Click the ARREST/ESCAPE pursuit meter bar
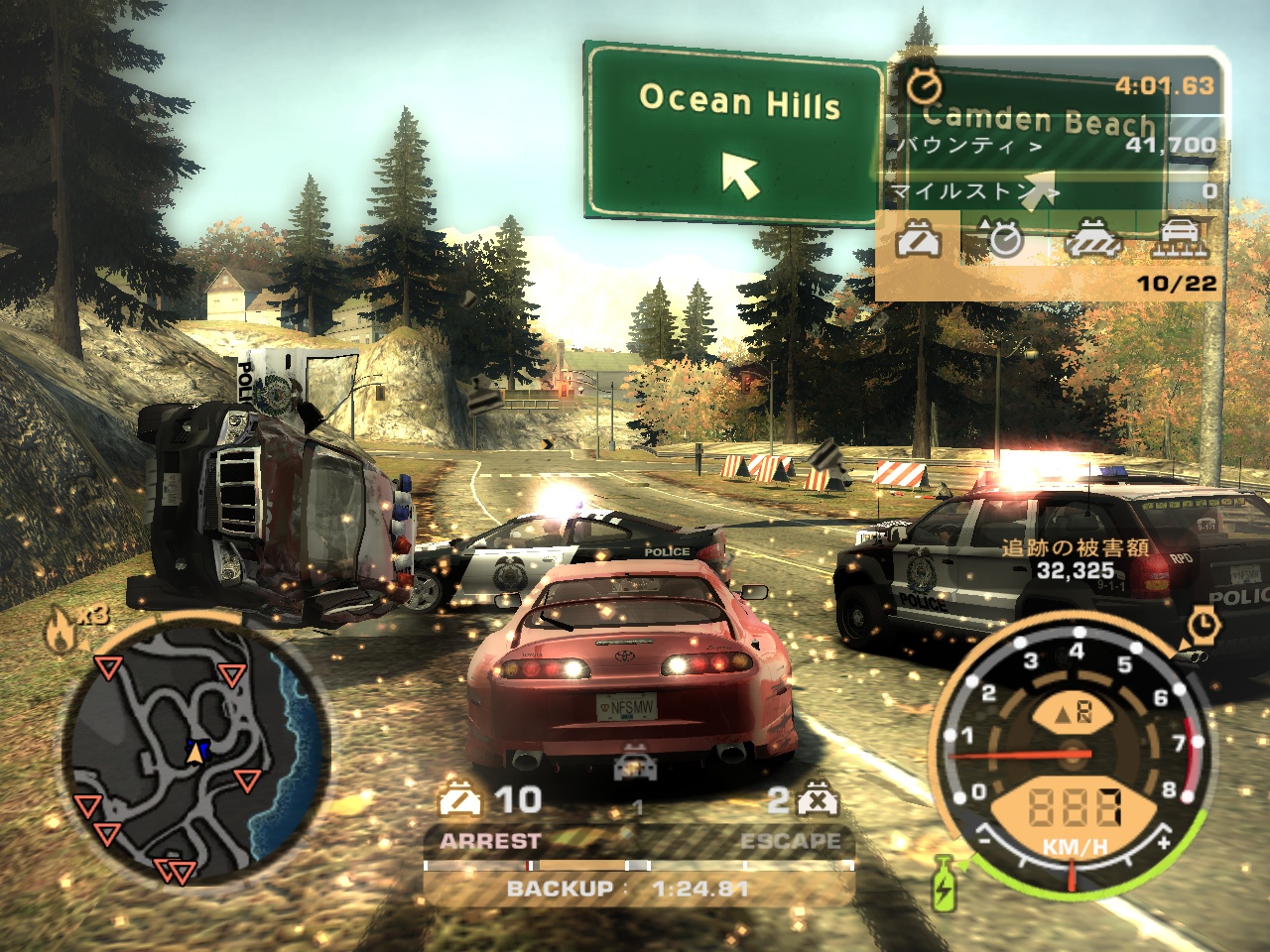 (638, 865)
